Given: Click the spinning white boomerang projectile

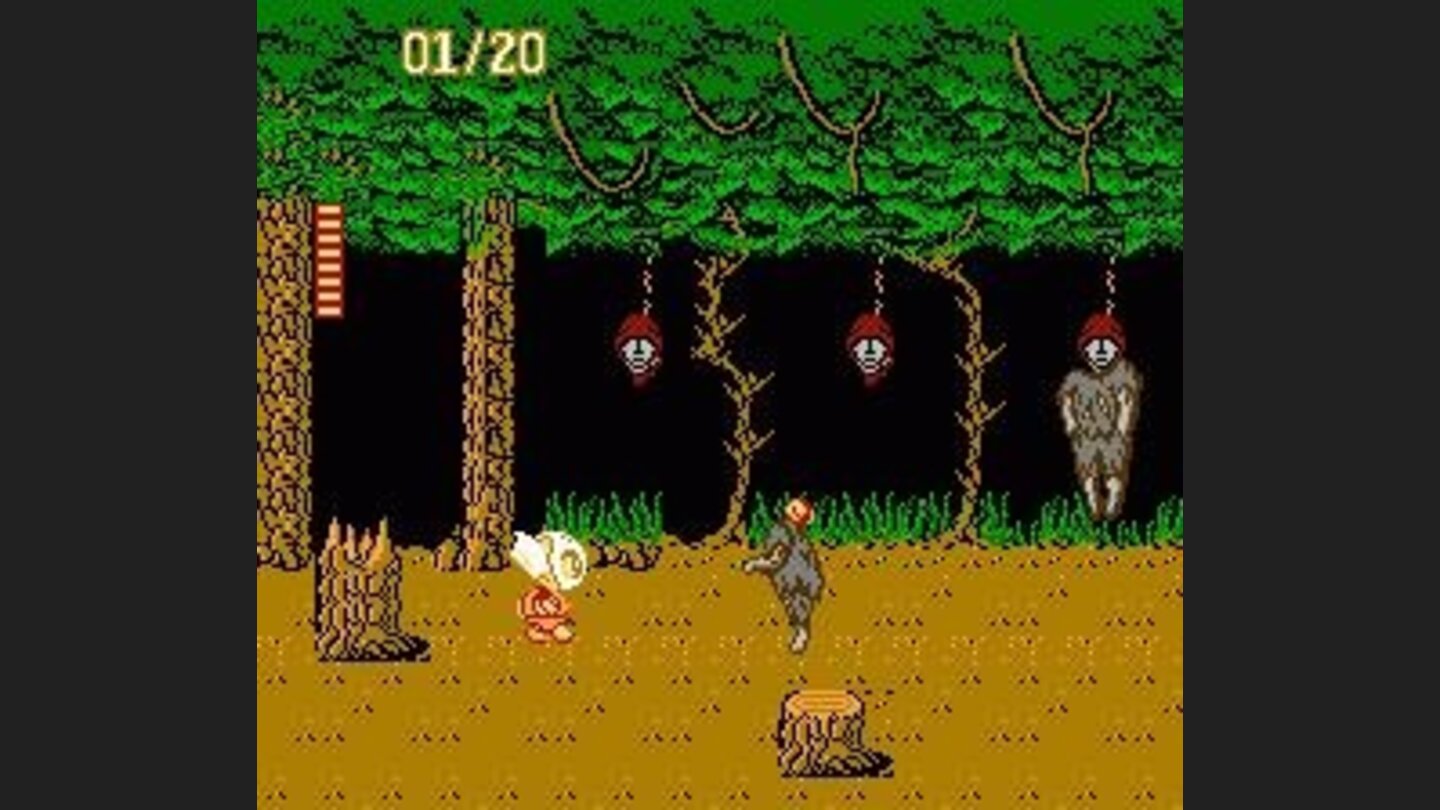Looking at the screenshot, I should (555, 558).
